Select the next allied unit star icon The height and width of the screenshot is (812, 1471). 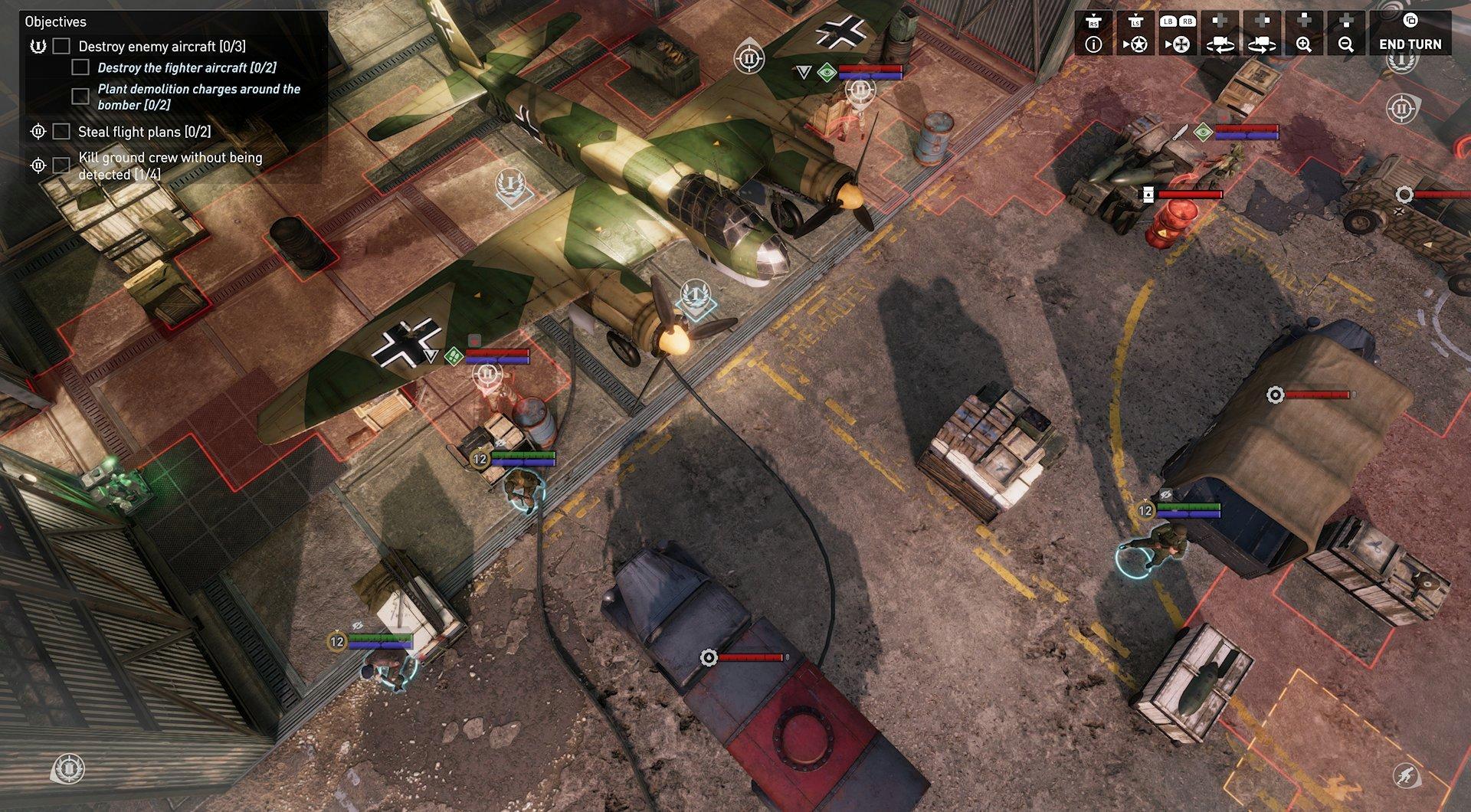[1137, 42]
